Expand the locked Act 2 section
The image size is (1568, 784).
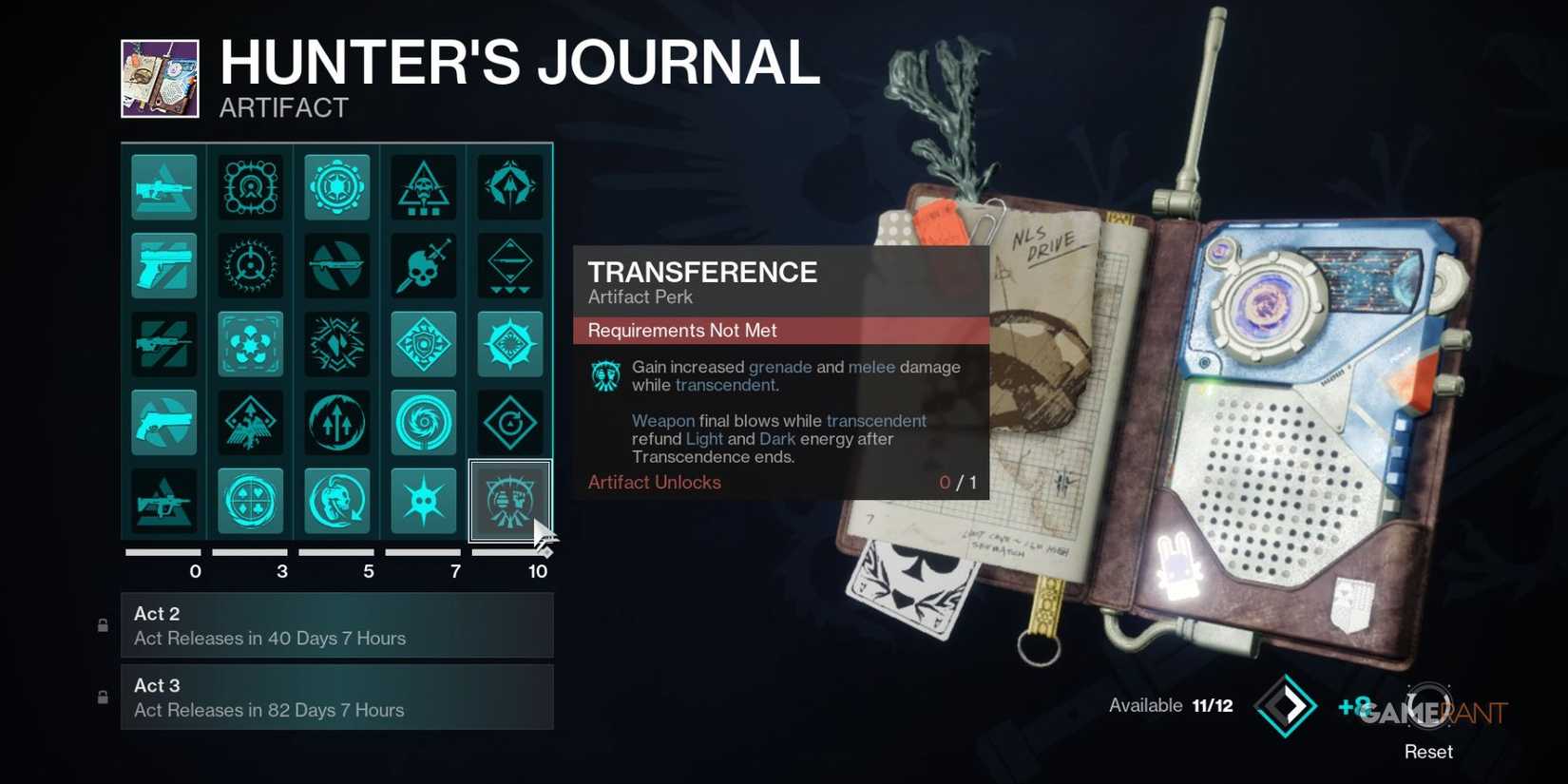(x=337, y=625)
